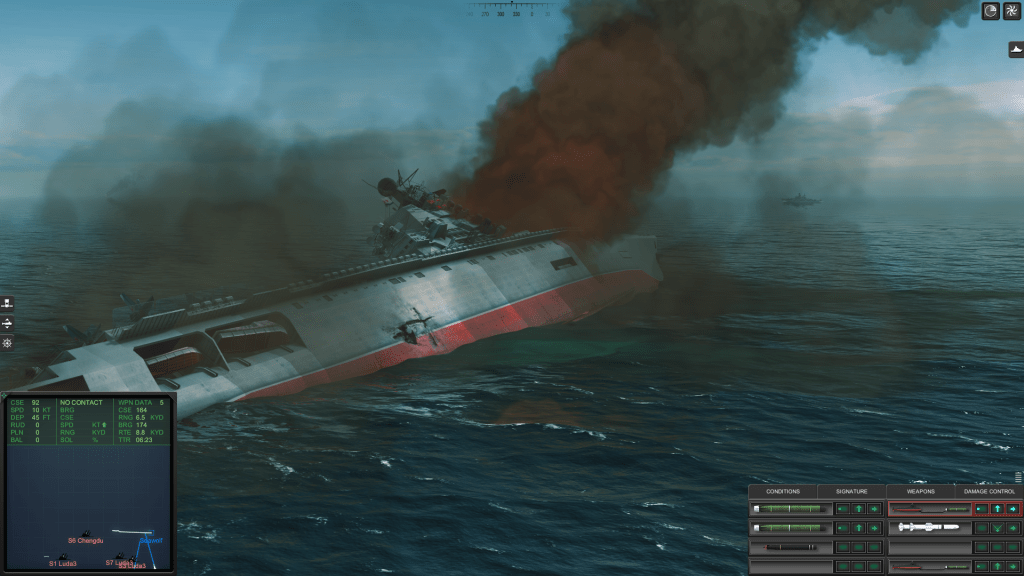
Task: Click the propeller icon button
Action: click(x=1011, y=11)
